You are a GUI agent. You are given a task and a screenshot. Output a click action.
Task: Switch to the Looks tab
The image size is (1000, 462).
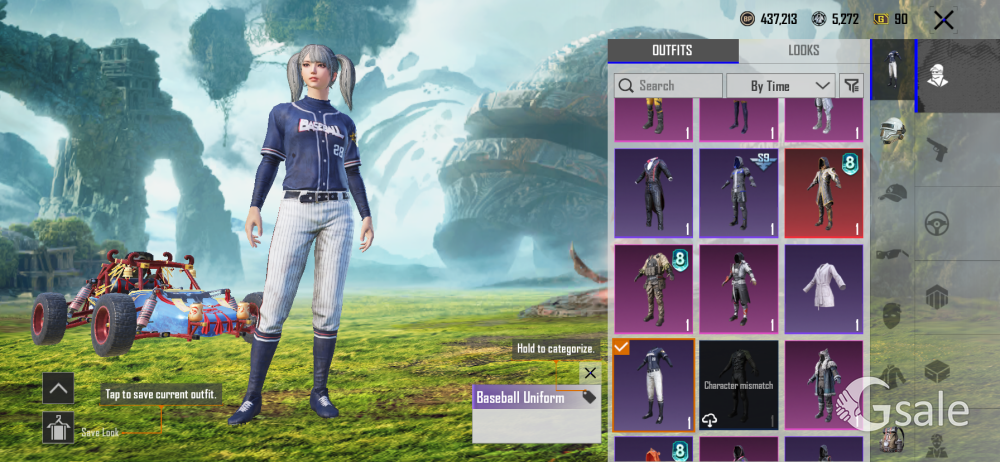point(803,51)
